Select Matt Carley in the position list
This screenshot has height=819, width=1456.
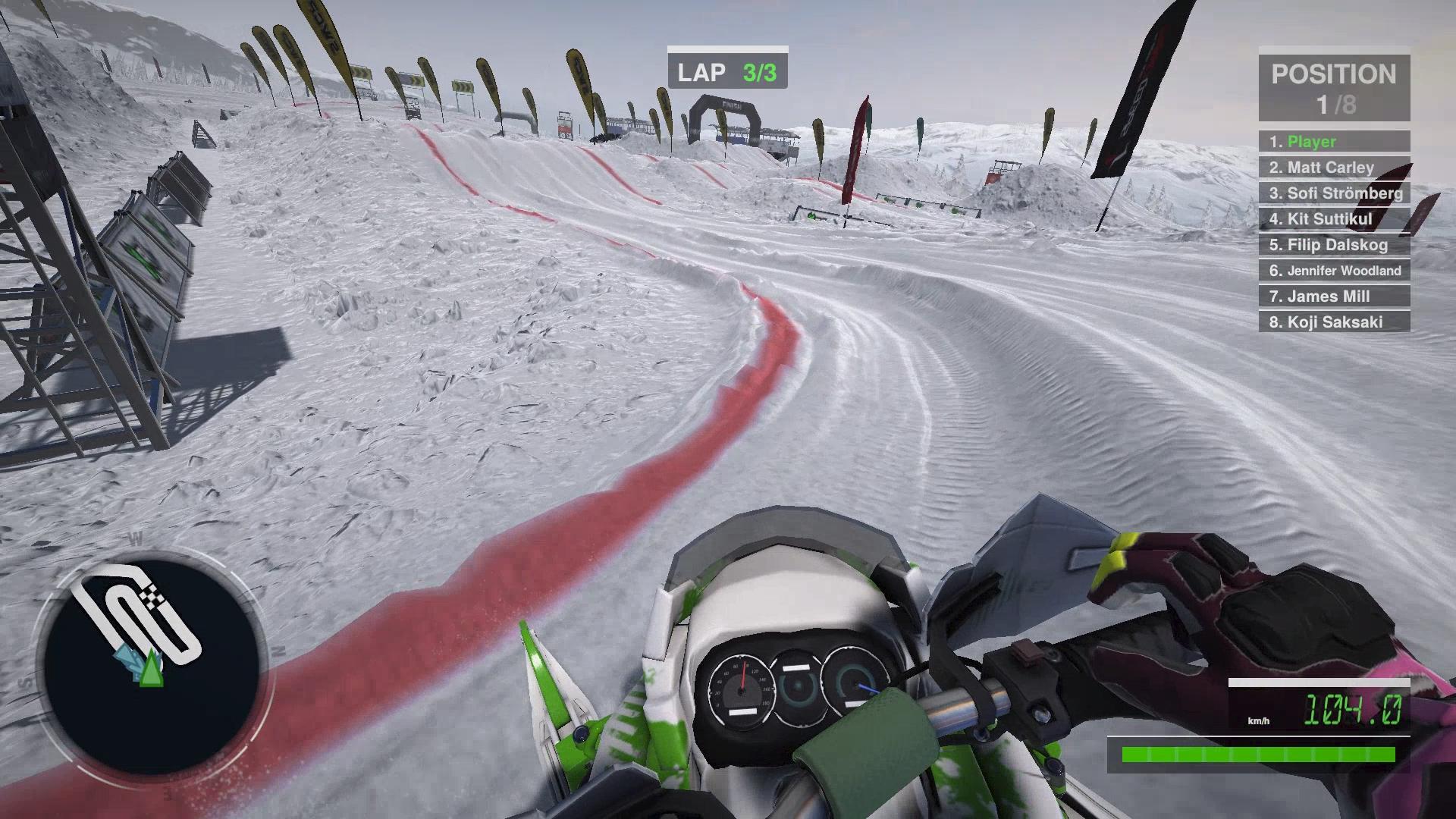(1332, 168)
